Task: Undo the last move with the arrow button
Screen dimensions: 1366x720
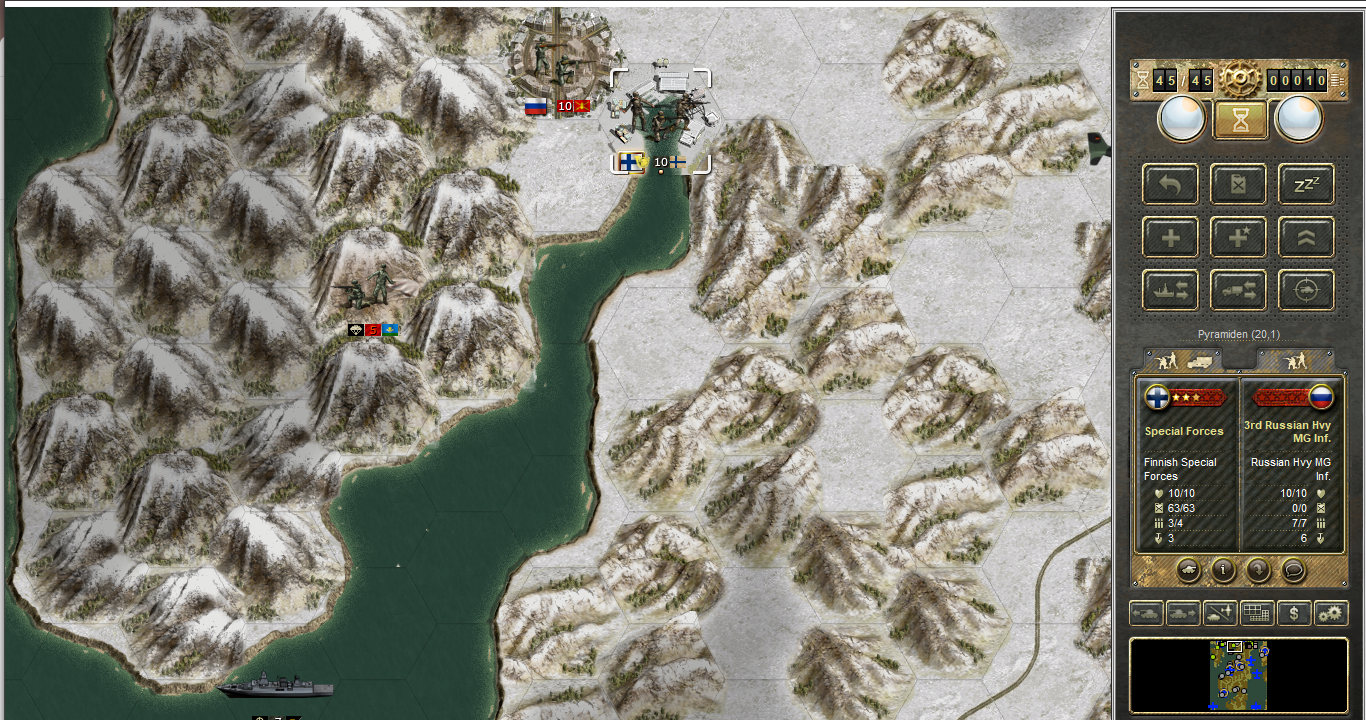Action: [x=1171, y=183]
